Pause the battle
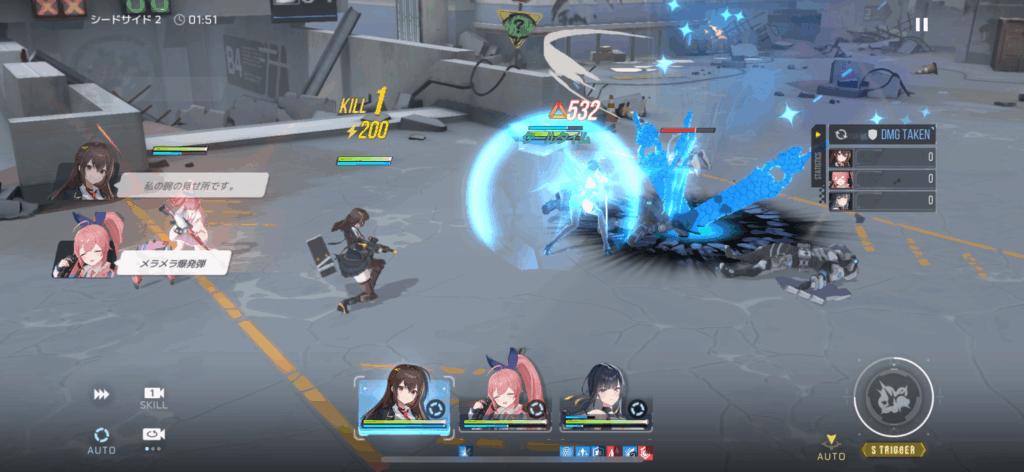The width and height of the screenshot is (1024, 472). point(921,25)
